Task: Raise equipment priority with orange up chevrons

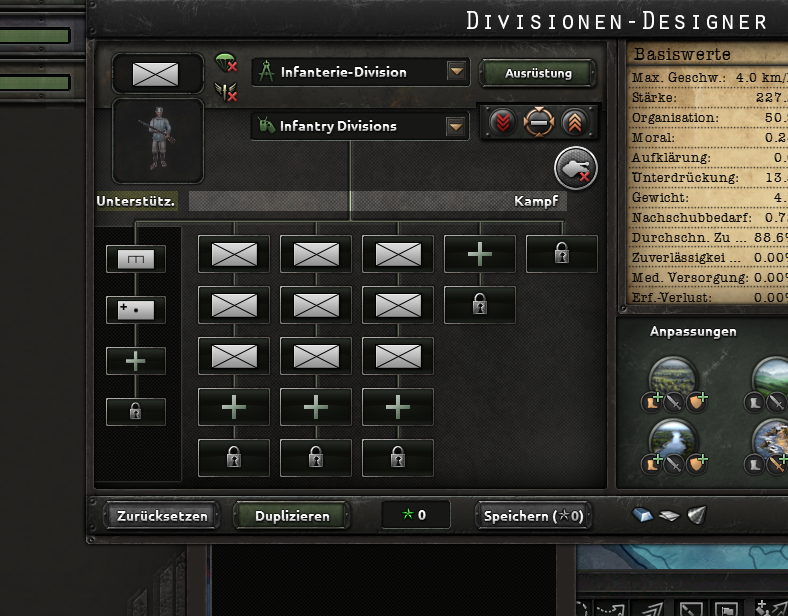Action: (576, 122)
